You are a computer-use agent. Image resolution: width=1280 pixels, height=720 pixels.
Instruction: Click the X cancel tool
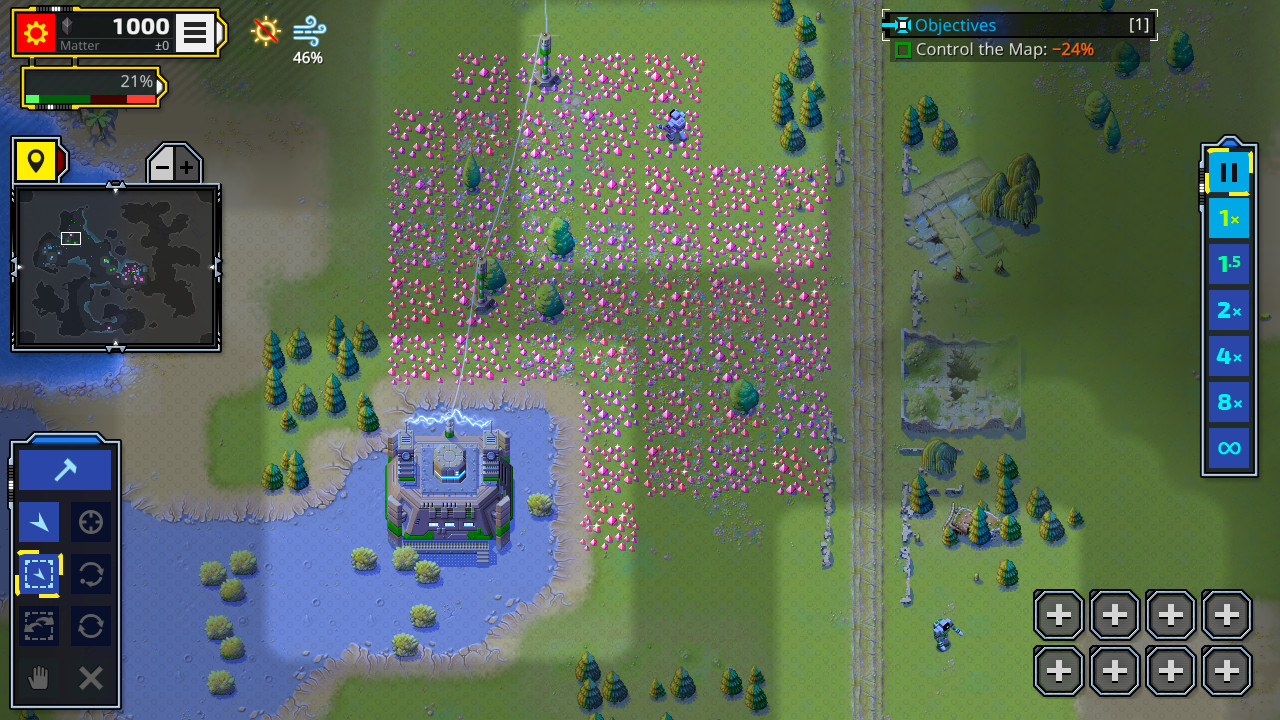(90, 678)
